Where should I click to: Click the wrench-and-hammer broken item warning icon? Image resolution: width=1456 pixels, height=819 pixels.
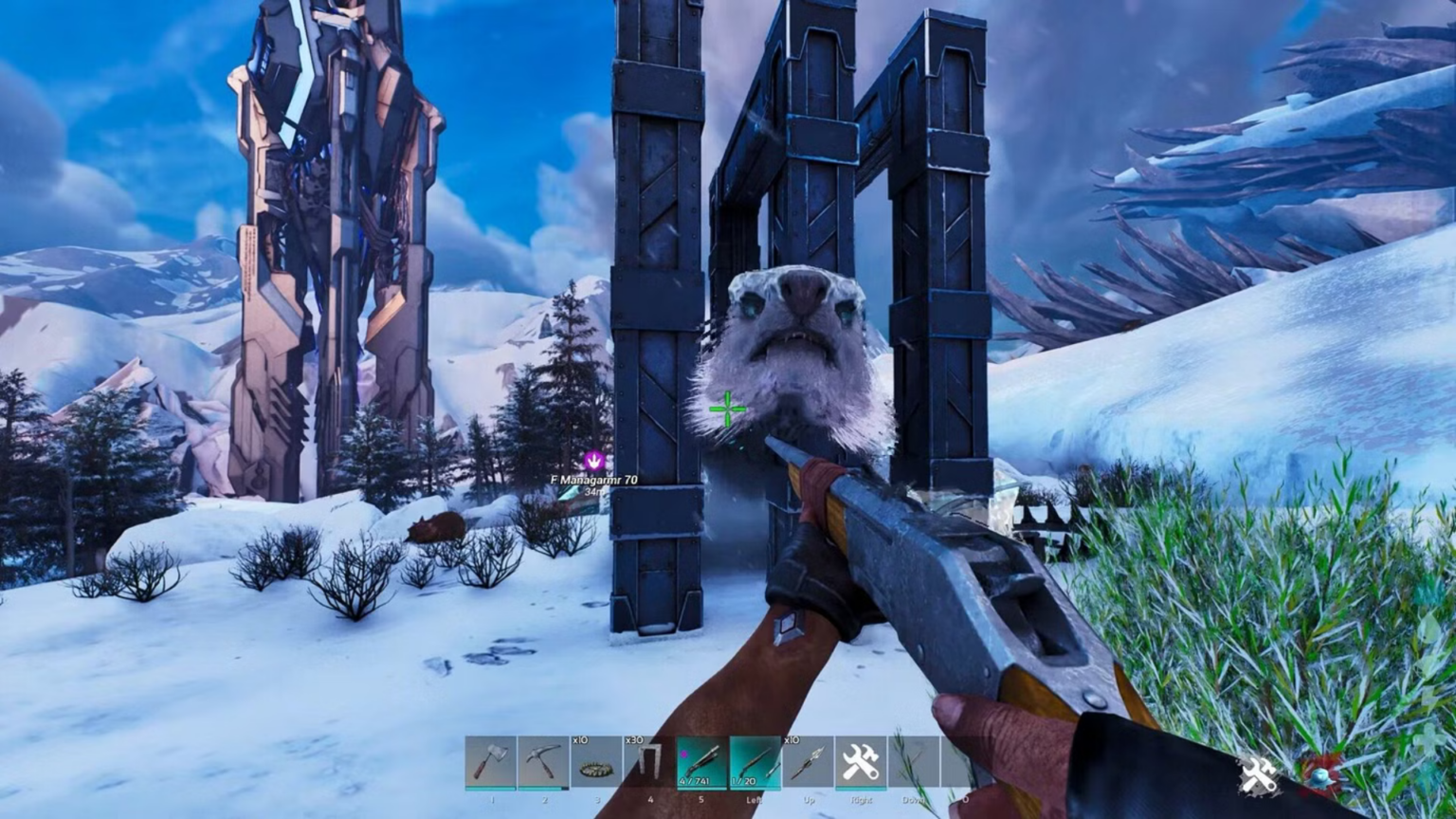1258,775
